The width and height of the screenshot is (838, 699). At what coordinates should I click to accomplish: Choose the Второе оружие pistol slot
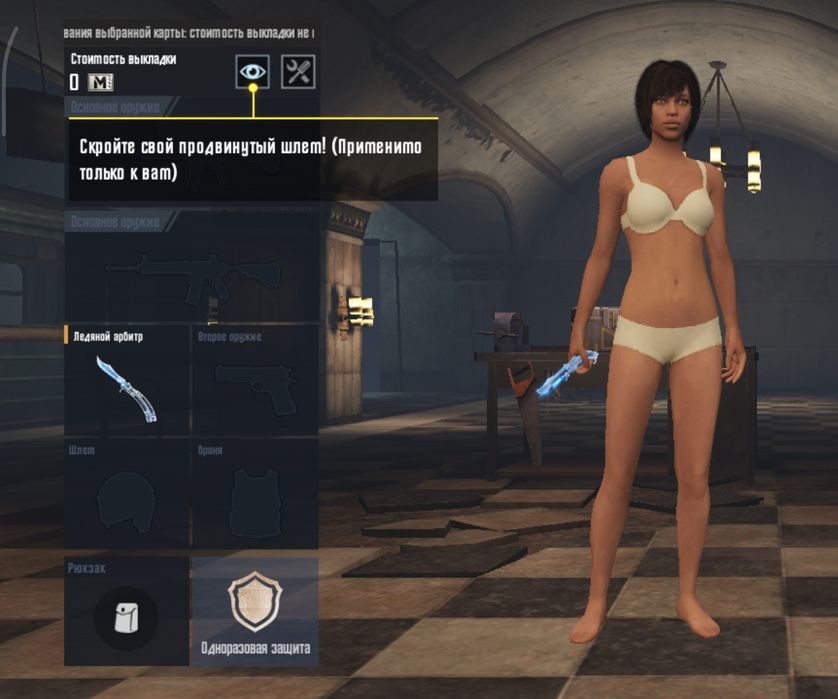[x=254, y=382]
